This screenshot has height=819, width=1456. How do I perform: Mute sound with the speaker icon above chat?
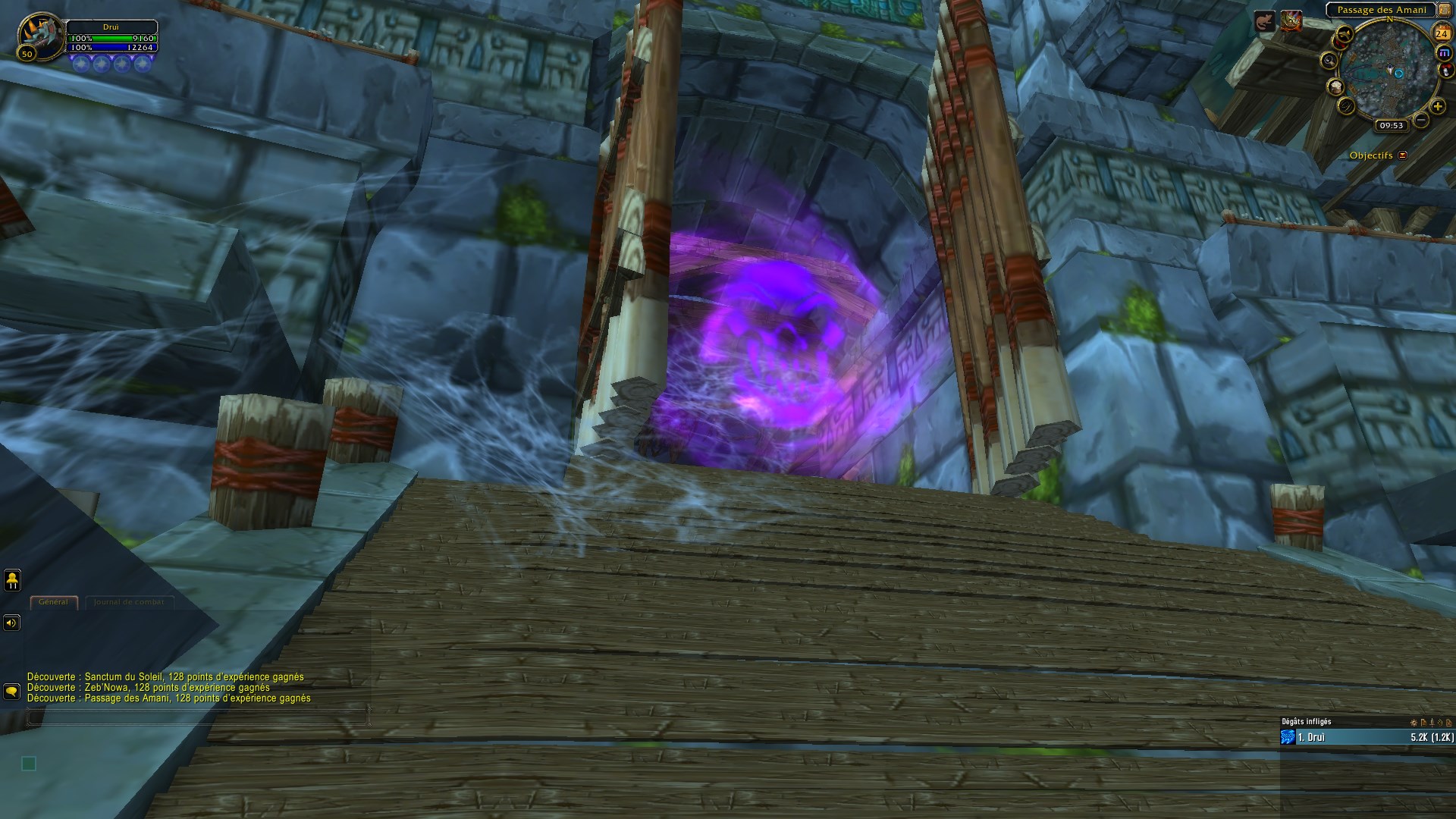[11, 623]
